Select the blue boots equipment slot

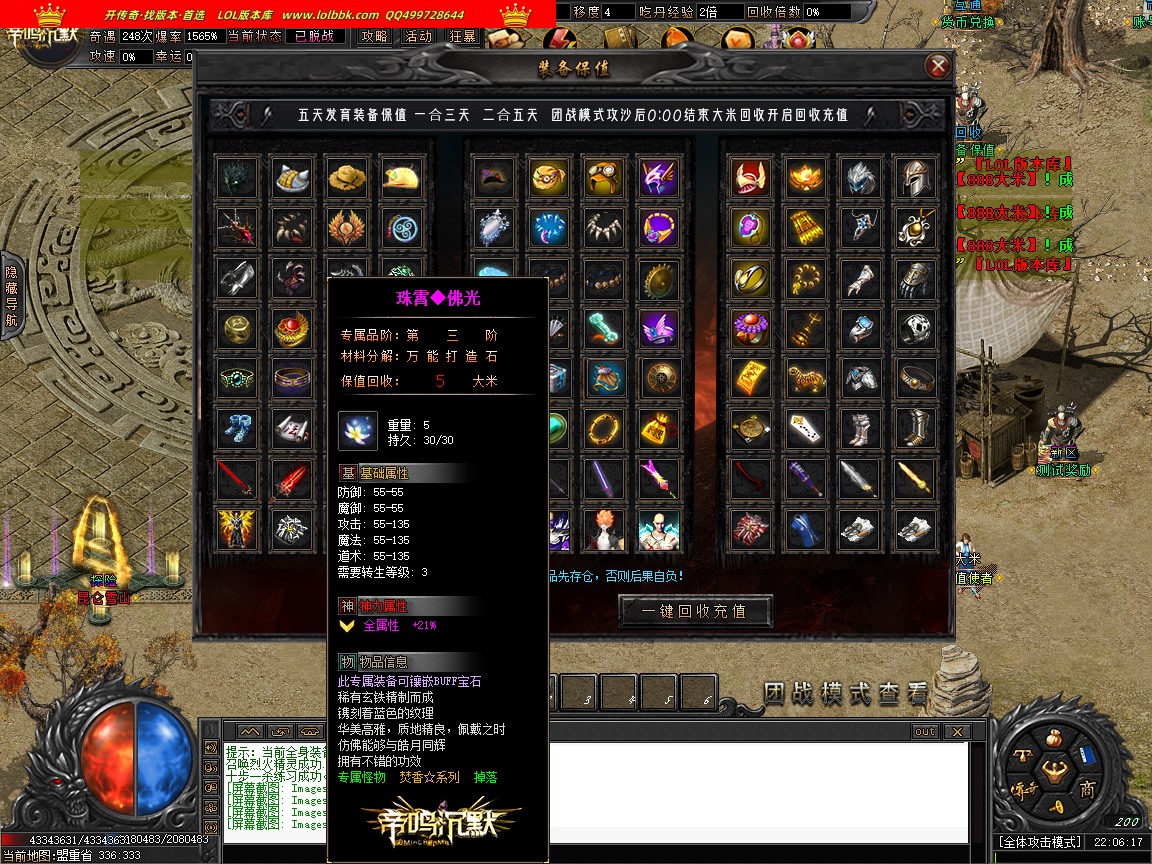pos(238,428)
